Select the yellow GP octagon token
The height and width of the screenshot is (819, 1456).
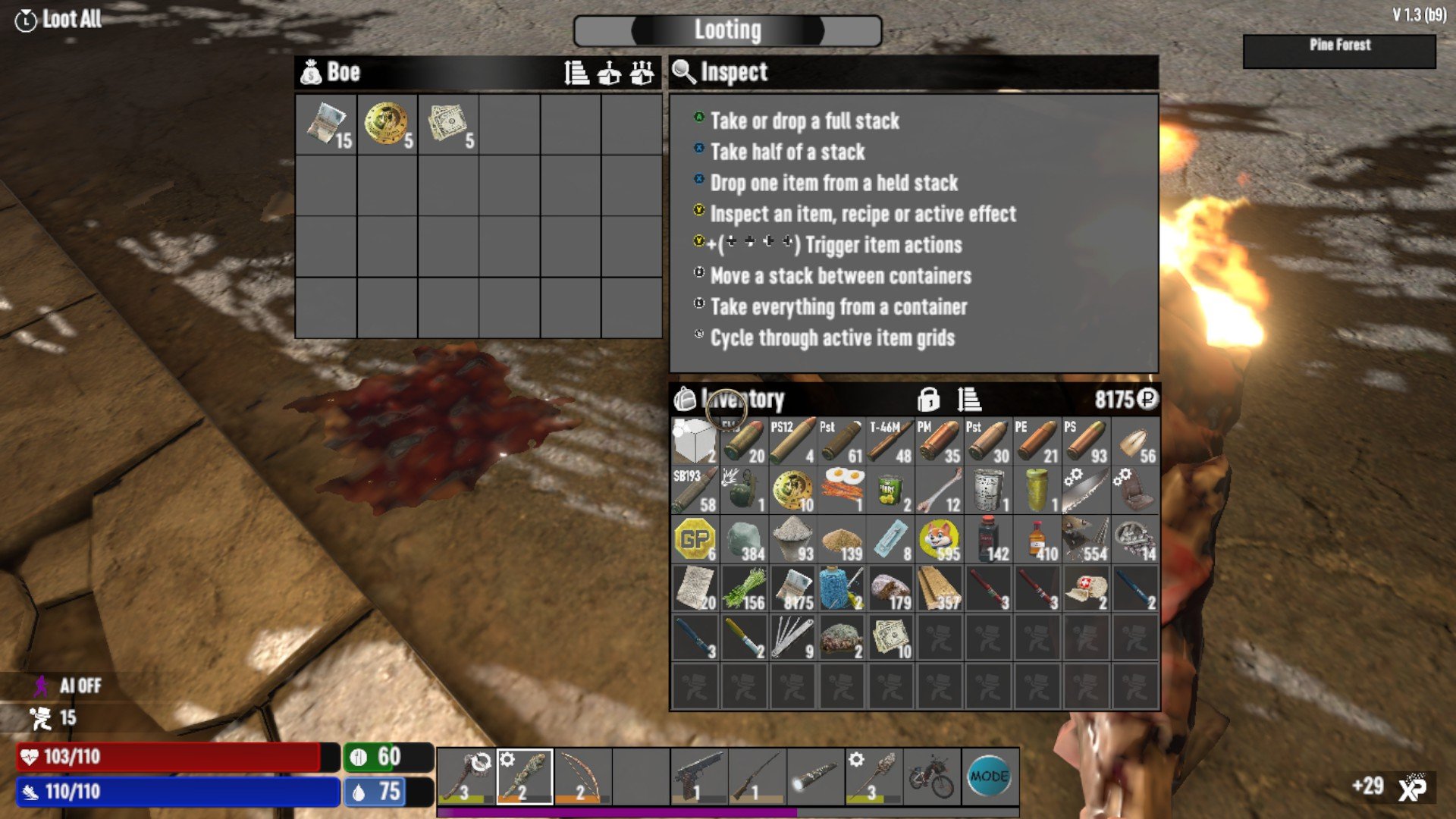click(x=695, y=539)
